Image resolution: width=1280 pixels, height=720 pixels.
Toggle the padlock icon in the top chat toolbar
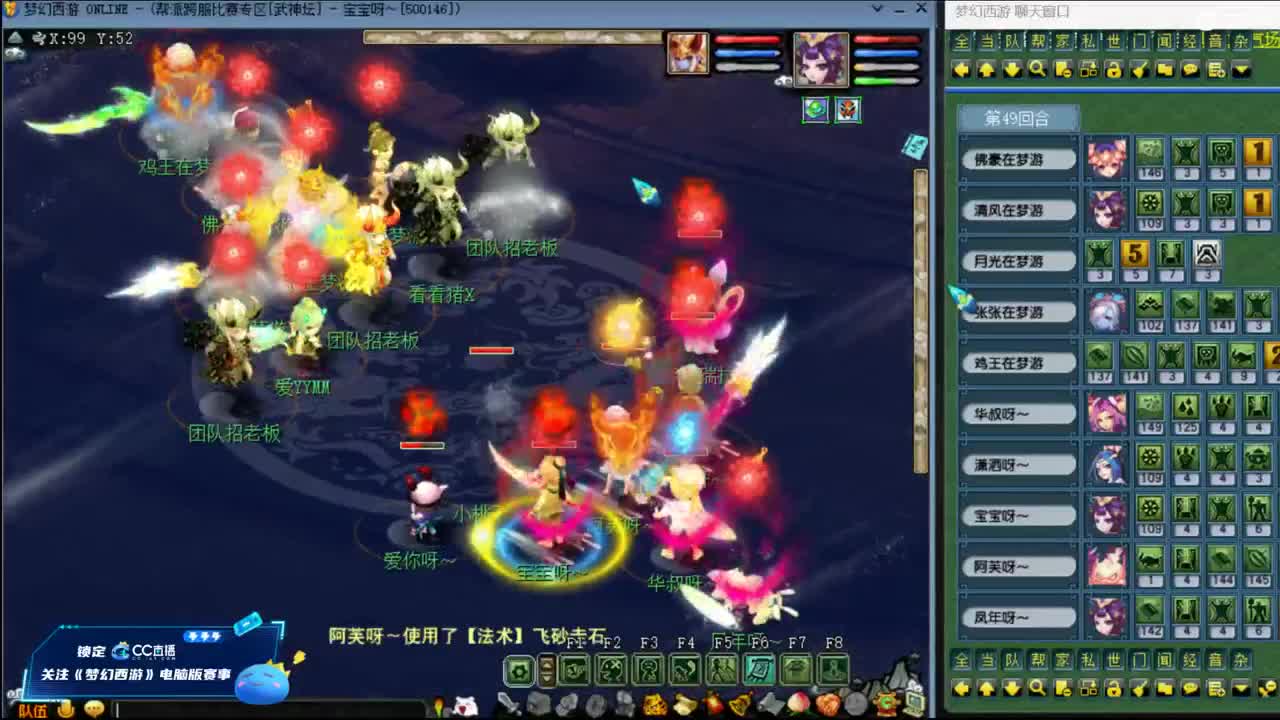click(x=1115, y=69)
